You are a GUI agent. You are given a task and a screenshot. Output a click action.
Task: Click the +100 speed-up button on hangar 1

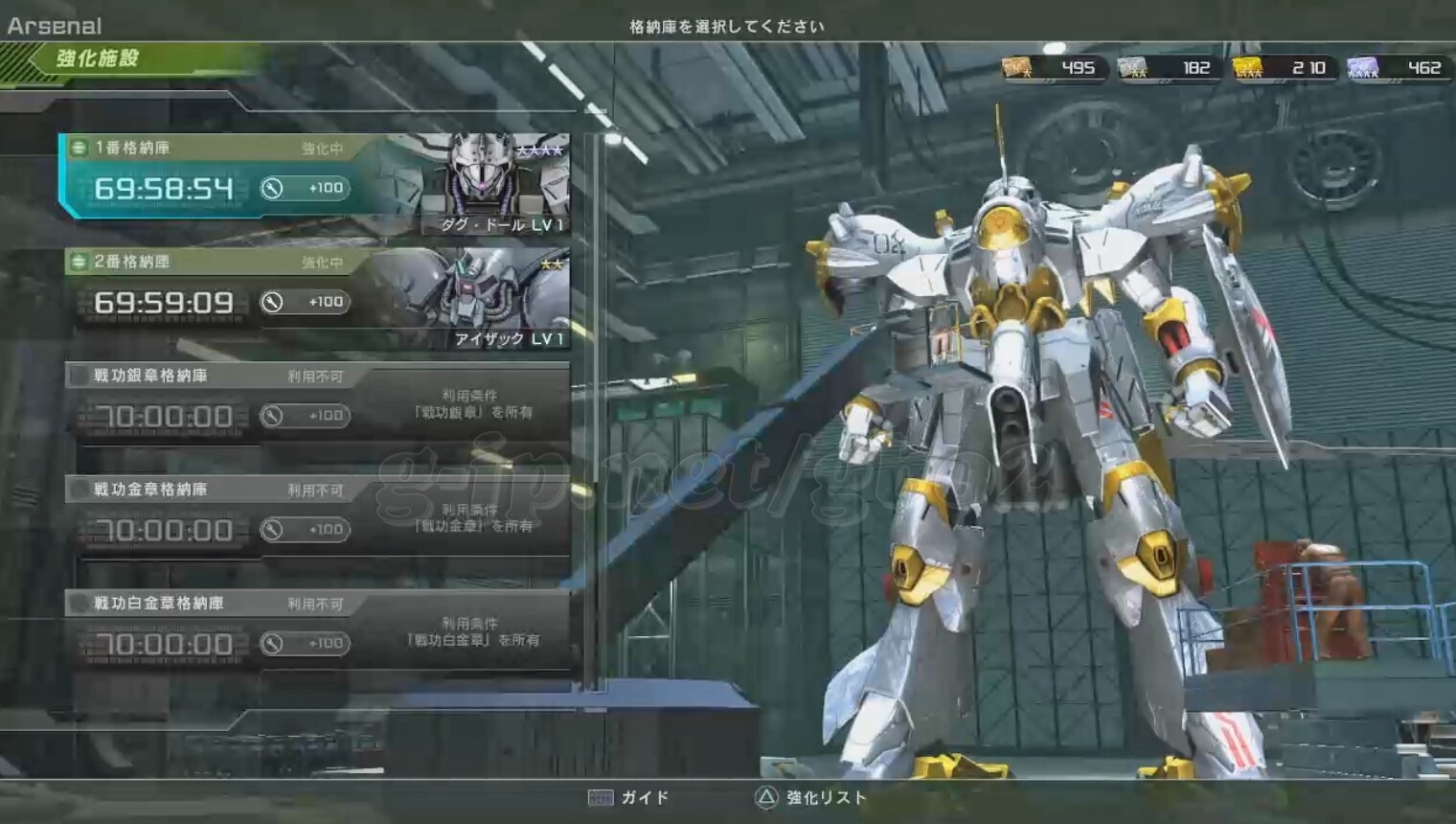(x=306, y=188)
